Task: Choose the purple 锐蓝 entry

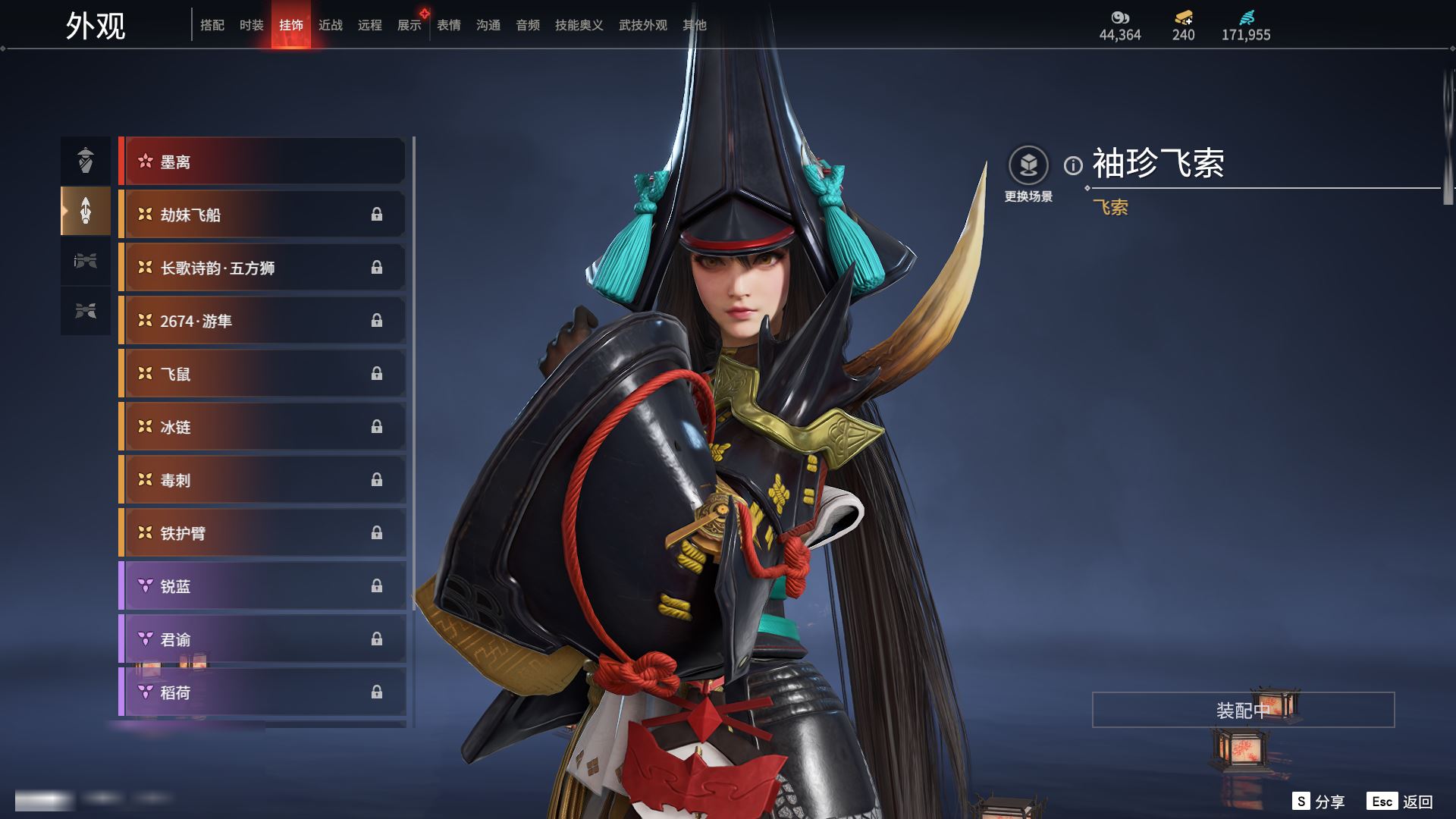Action: click(262, 586)
